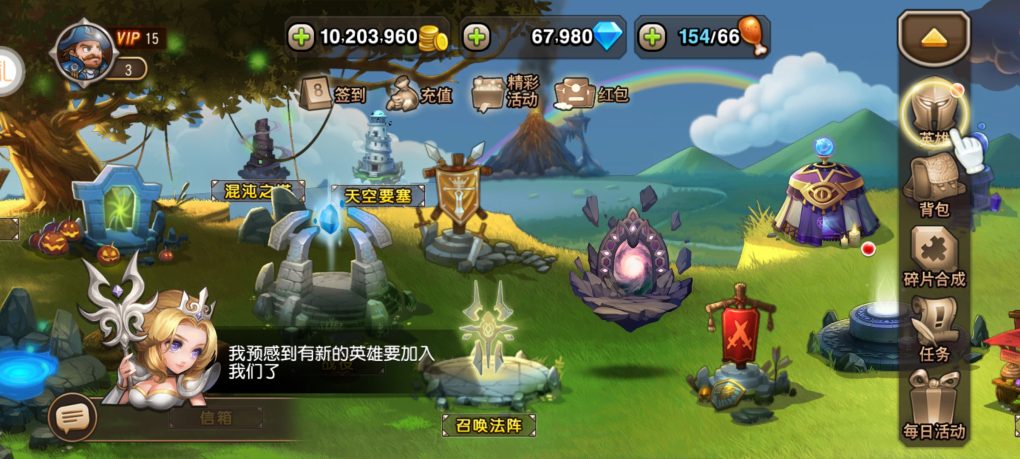Buy more blue diamonds with plus button
Viewport: 1020px width, 459px height.
coord(476,38)
